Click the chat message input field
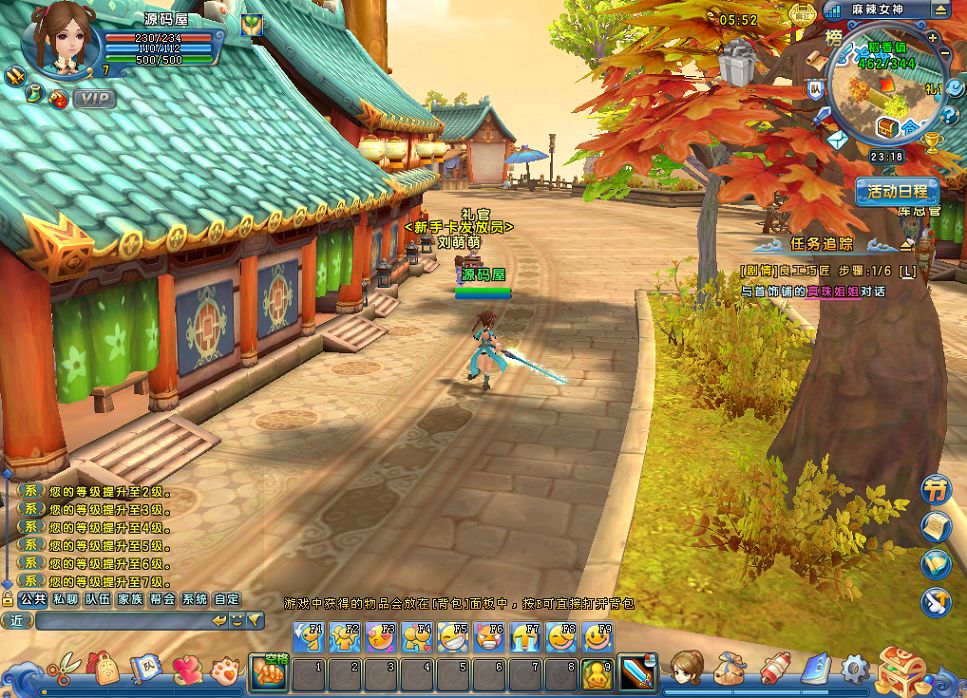The image size is (967, 698). [x=120, y=621]
